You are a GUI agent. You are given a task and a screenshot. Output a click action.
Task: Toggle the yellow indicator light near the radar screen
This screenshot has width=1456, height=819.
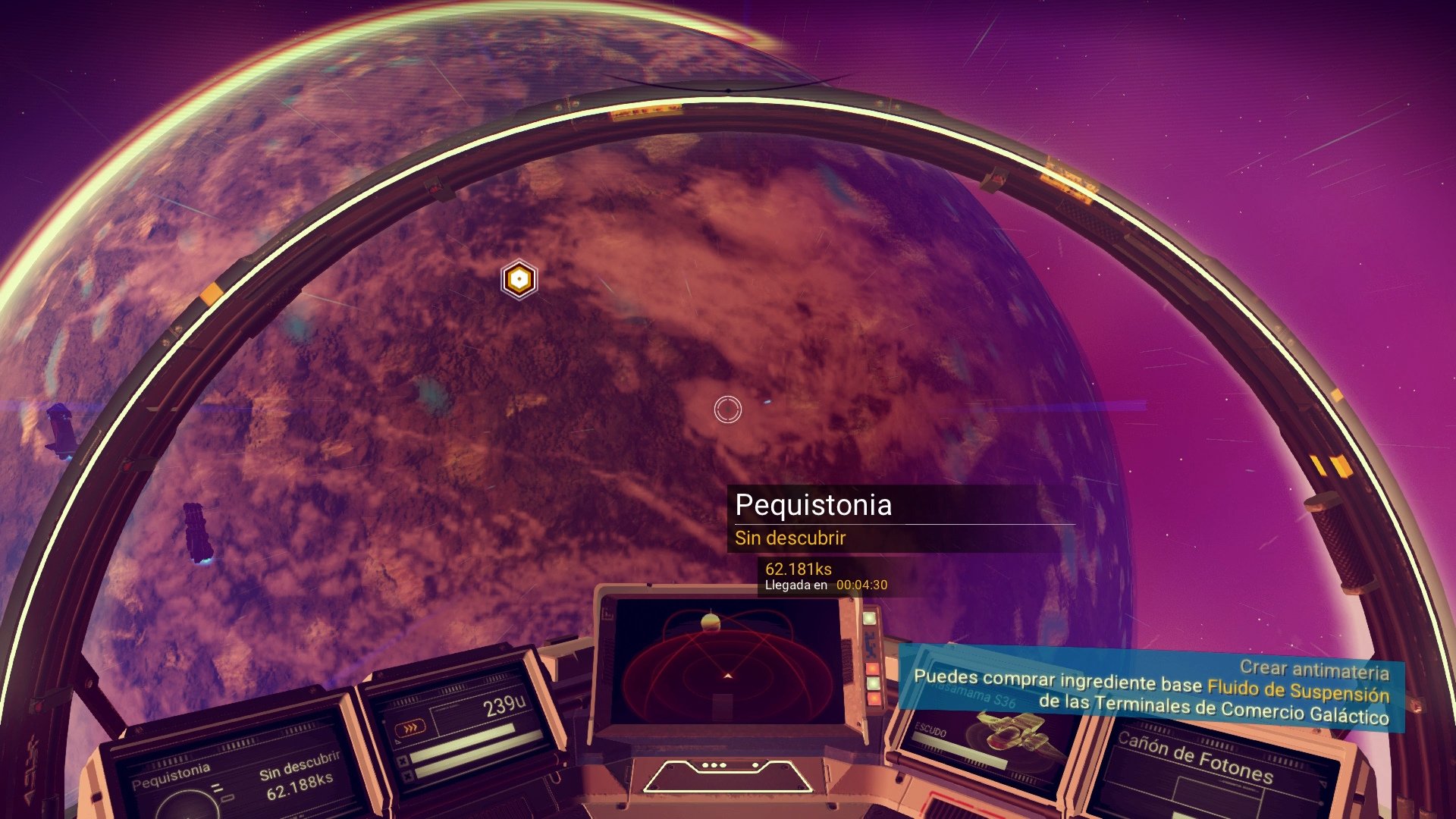(x=873, y=698)
